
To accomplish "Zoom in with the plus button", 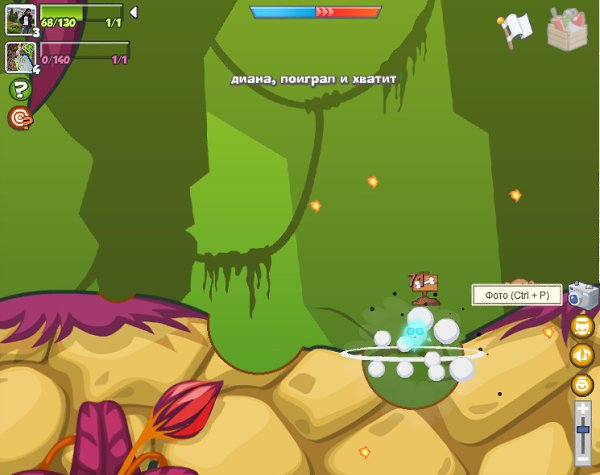I will (x=583, y=408).
